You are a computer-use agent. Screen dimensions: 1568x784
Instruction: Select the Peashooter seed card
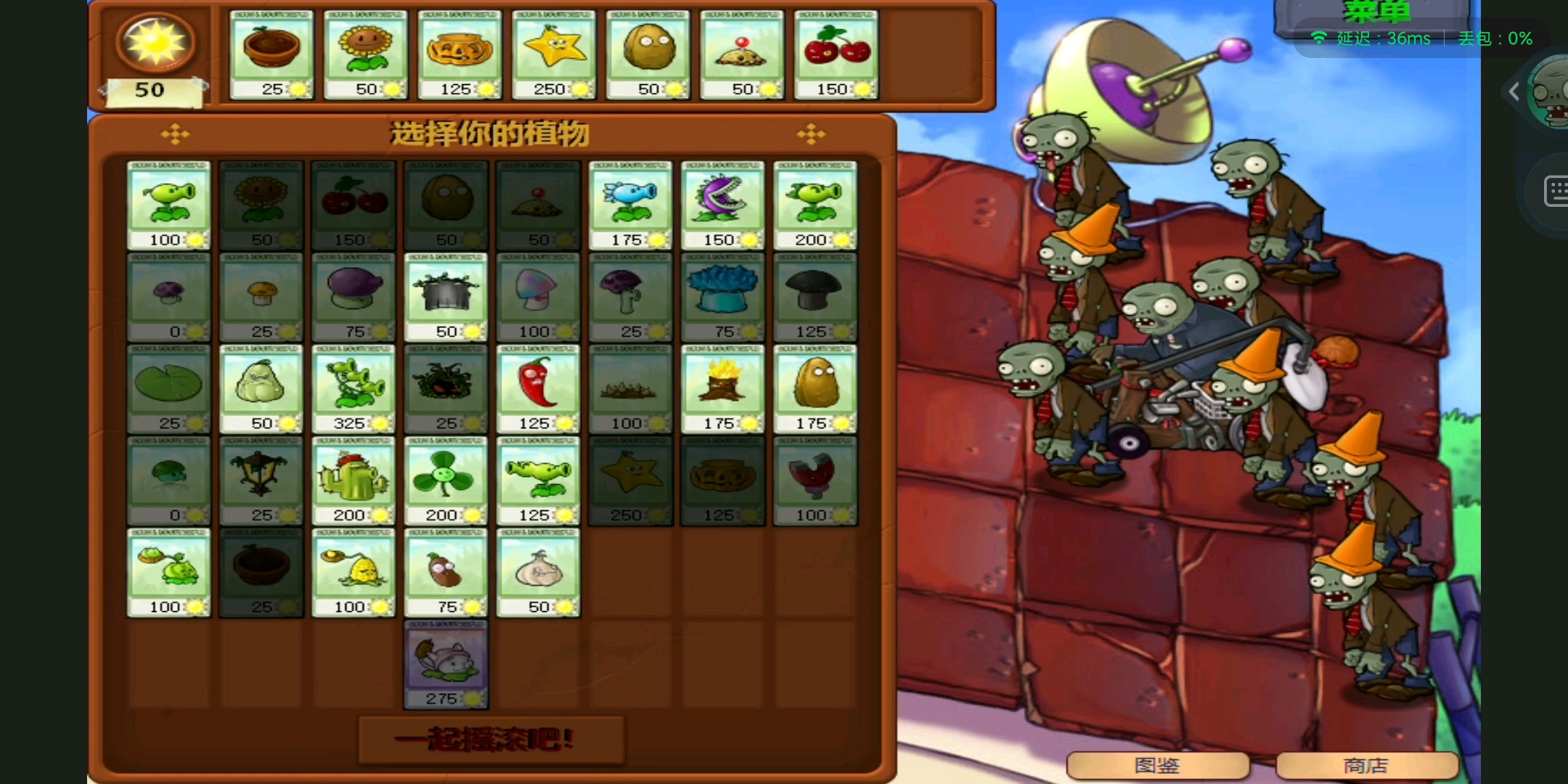point(167,203)
